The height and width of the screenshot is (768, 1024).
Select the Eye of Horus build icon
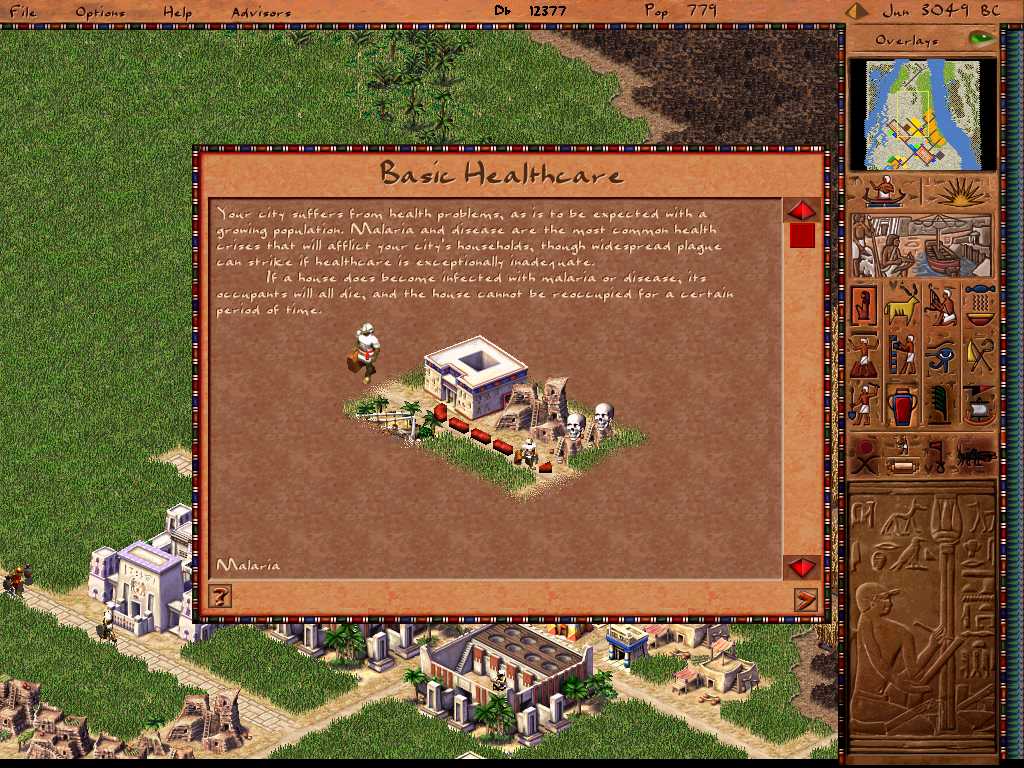[x=940, y=354]
